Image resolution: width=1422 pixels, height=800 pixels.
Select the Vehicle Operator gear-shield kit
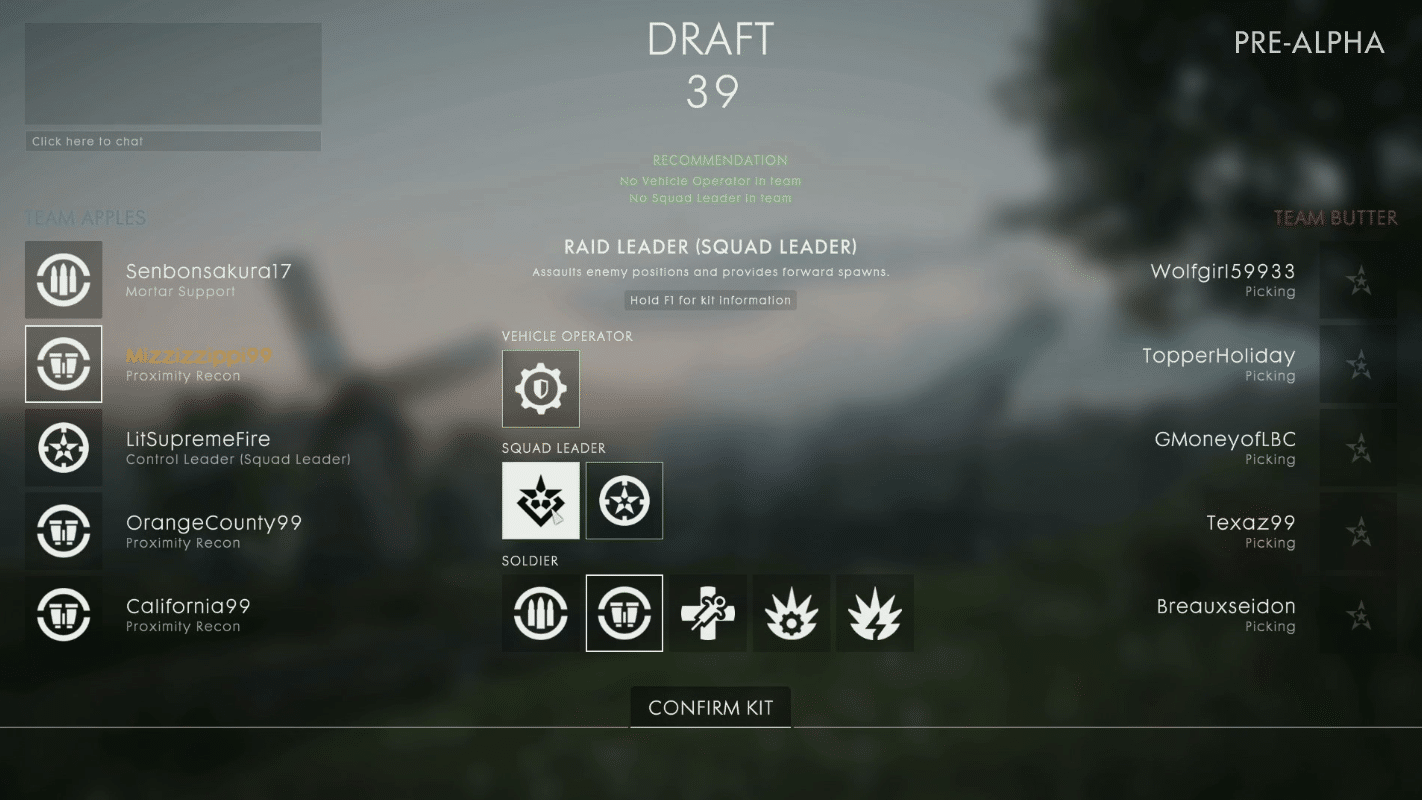pyautogui.click(x=540, y=388)
